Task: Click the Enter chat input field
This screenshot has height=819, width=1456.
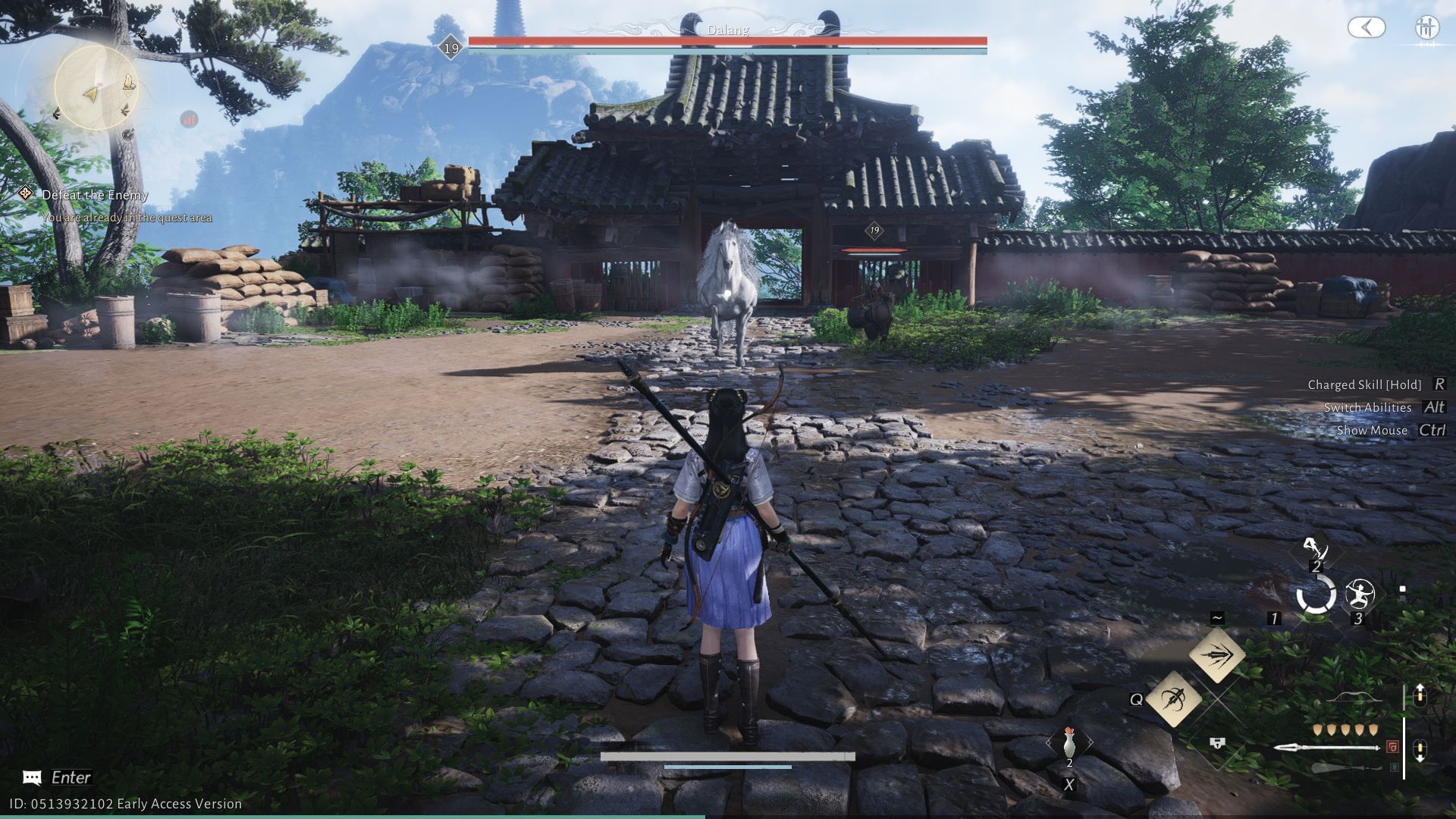Action: (x=70, y=777)
